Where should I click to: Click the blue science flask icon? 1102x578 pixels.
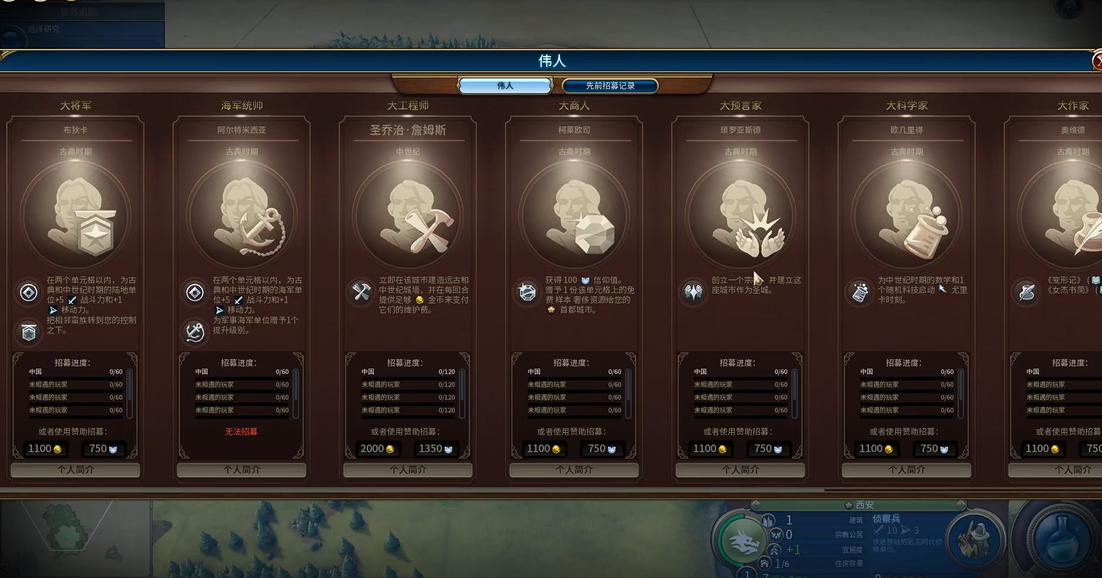tap(1065, 540)
